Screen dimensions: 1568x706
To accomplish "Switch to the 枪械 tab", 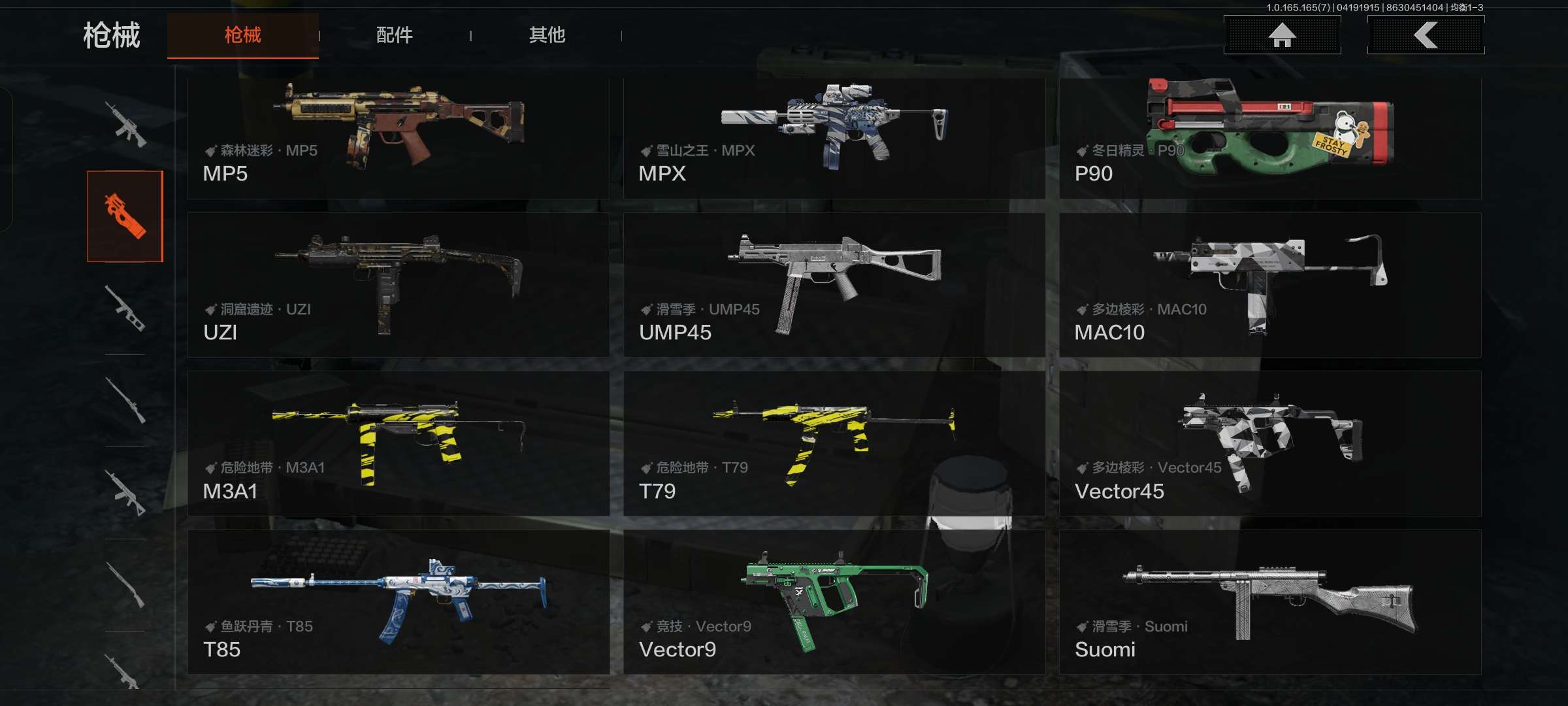I will (242, 35).
